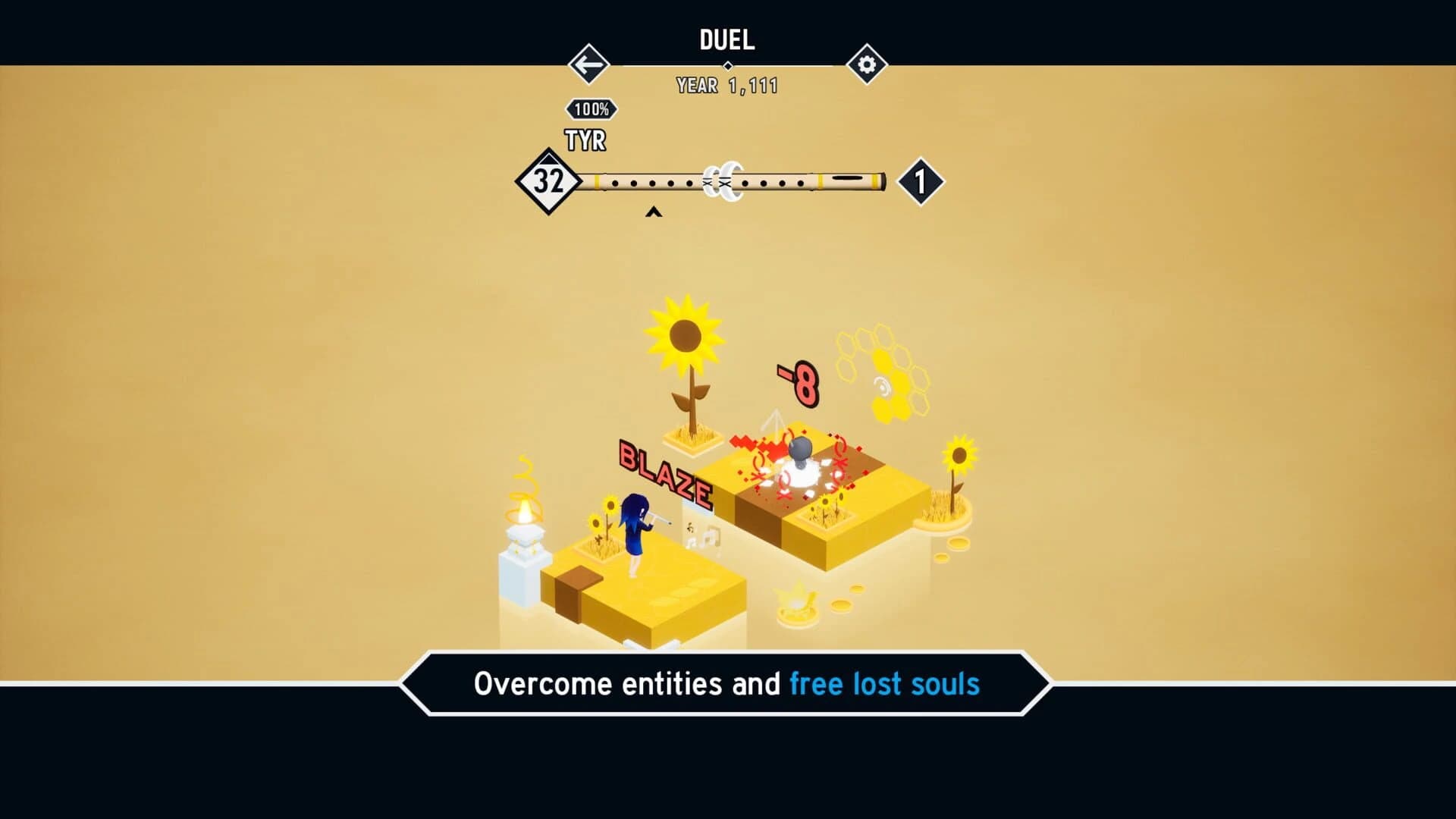The height and width of the screenshot is (819, 1456).
Task: Click the back arrow icon
Action: 588,64
